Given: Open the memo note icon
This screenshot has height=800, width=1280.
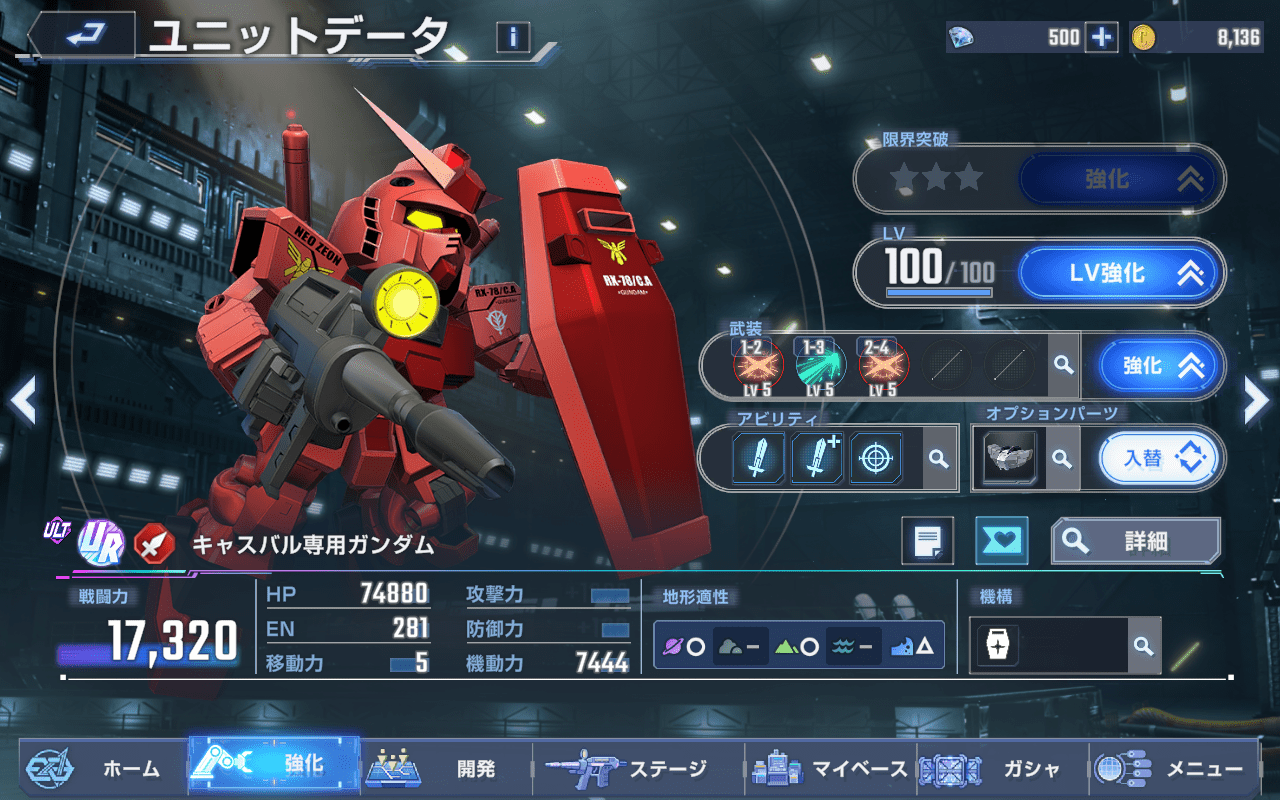Looking at the screenshot, I should tap(927, 541).
